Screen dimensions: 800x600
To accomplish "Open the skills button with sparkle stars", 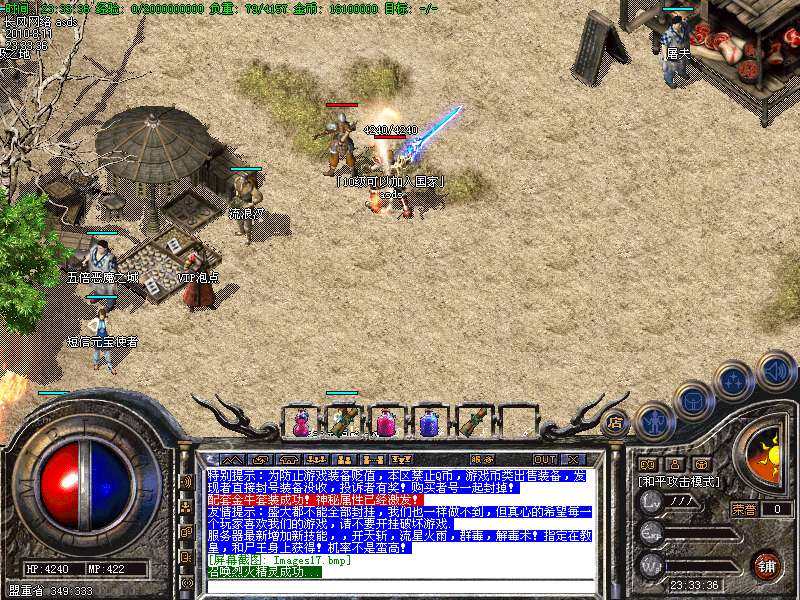I will [x=735, y=379].
